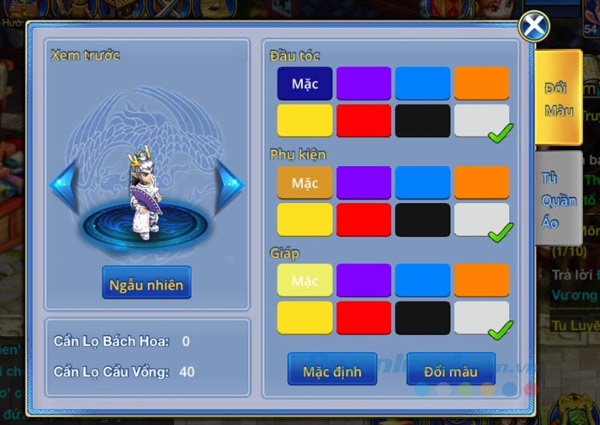
Task: Select the white checked swatch for Giáp
Action: 481,318
